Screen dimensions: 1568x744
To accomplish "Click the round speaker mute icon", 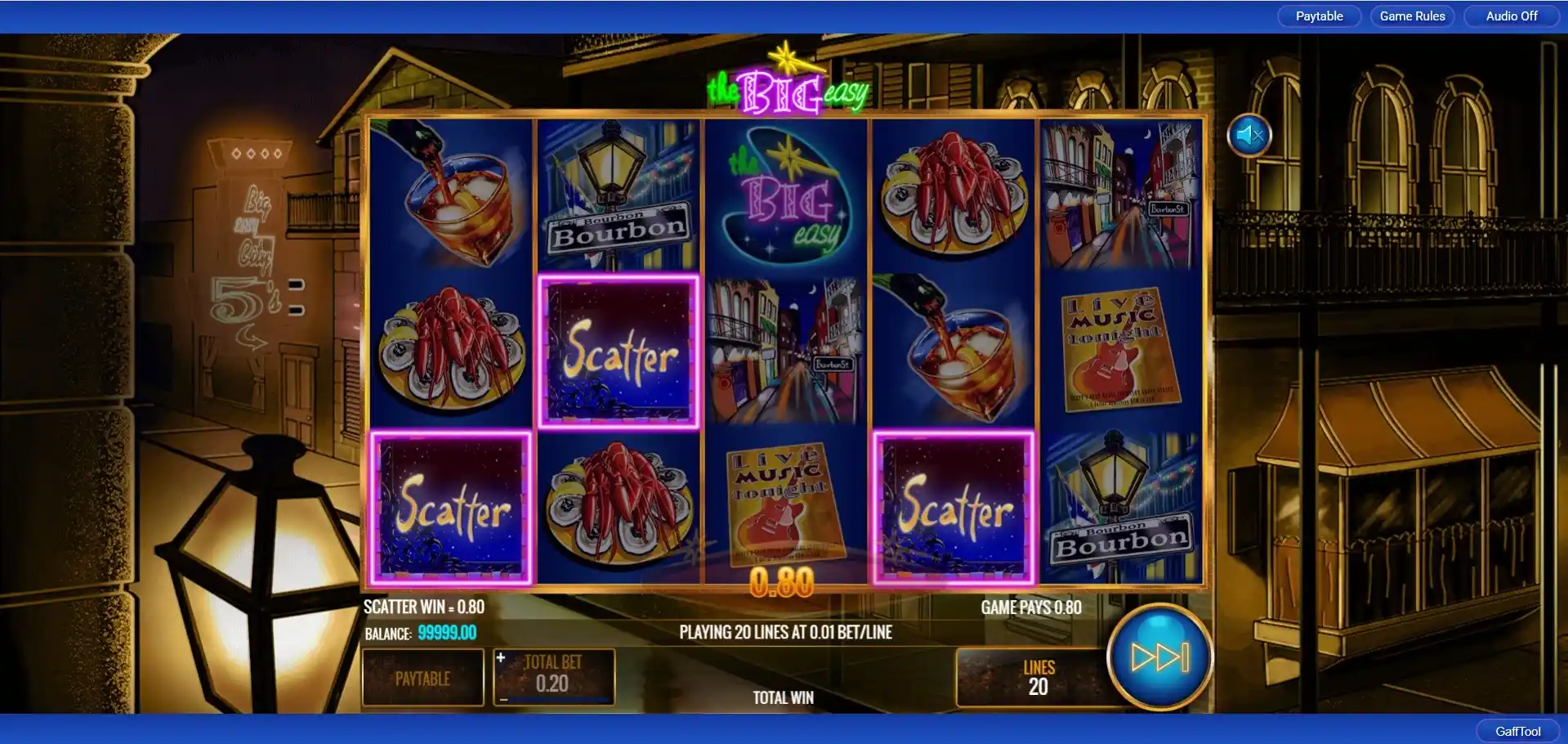I will point(1249,135).
